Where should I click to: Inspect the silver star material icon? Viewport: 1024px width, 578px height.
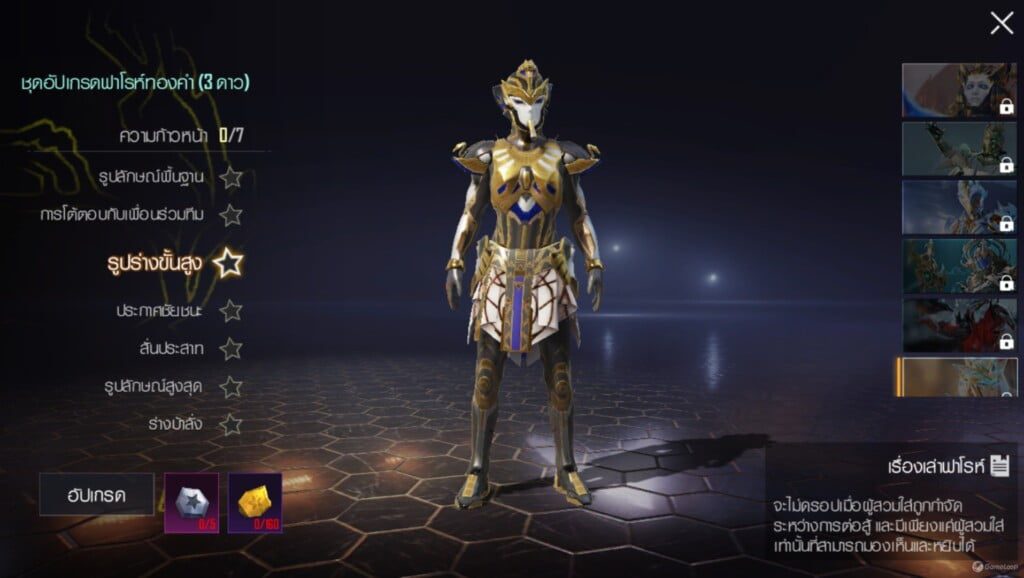pos(190,502)
